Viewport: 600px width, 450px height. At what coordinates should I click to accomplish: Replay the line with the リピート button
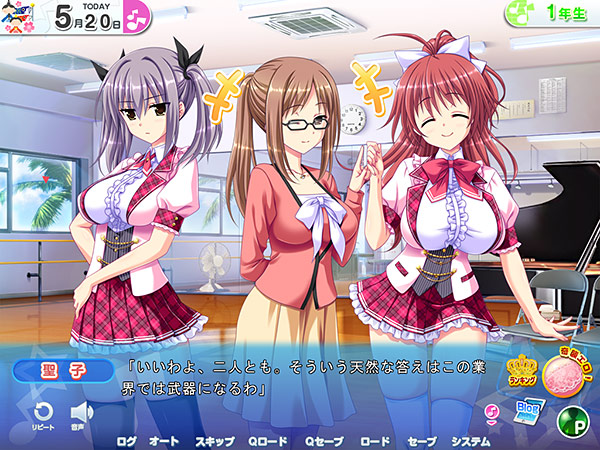click(43, 415)
